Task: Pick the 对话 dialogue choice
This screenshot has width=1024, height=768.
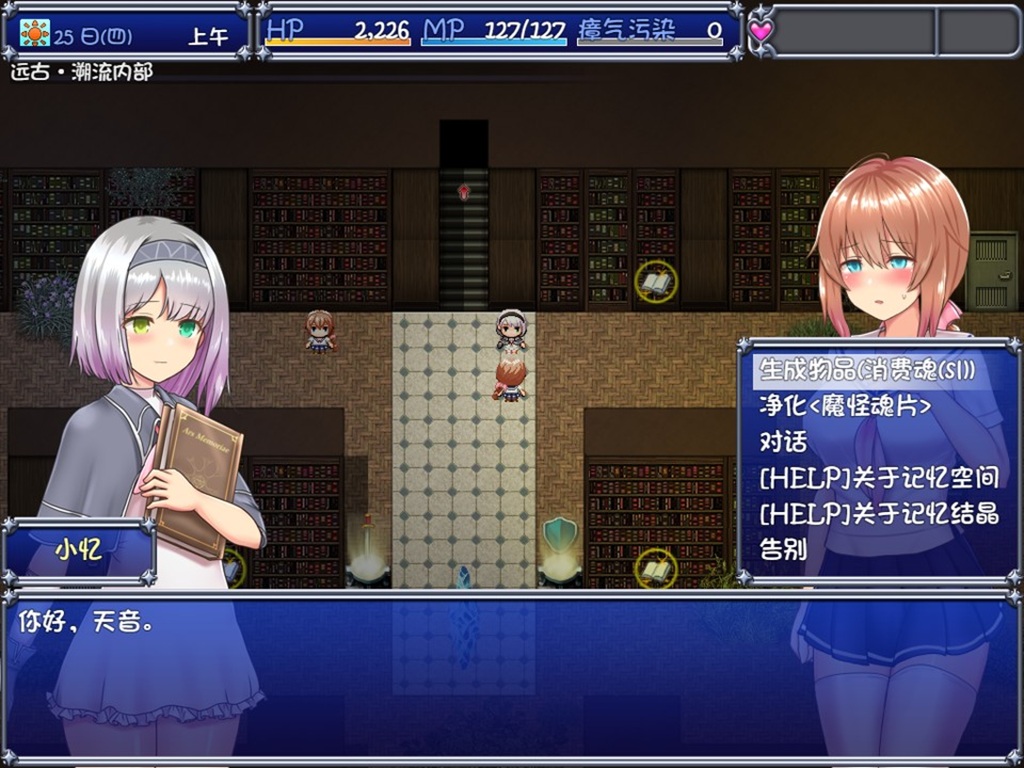Action: point(783,442)
